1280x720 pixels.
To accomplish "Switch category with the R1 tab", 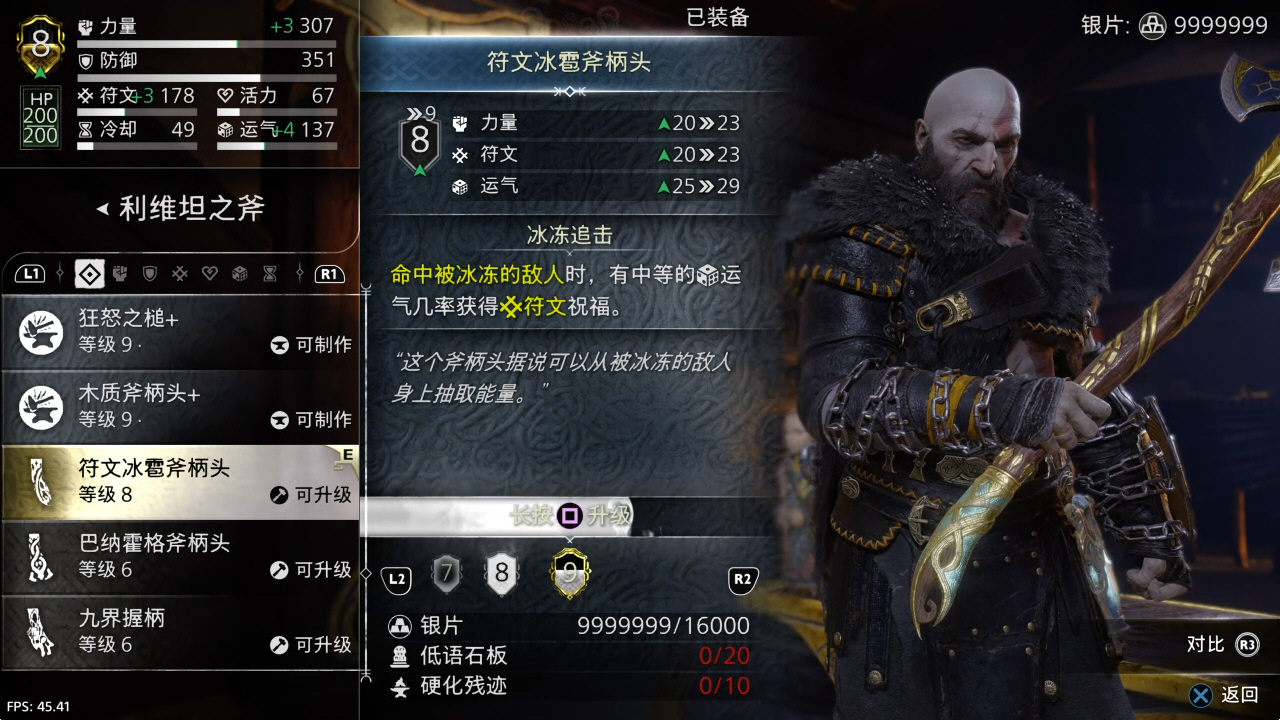I will click(331, 274).
